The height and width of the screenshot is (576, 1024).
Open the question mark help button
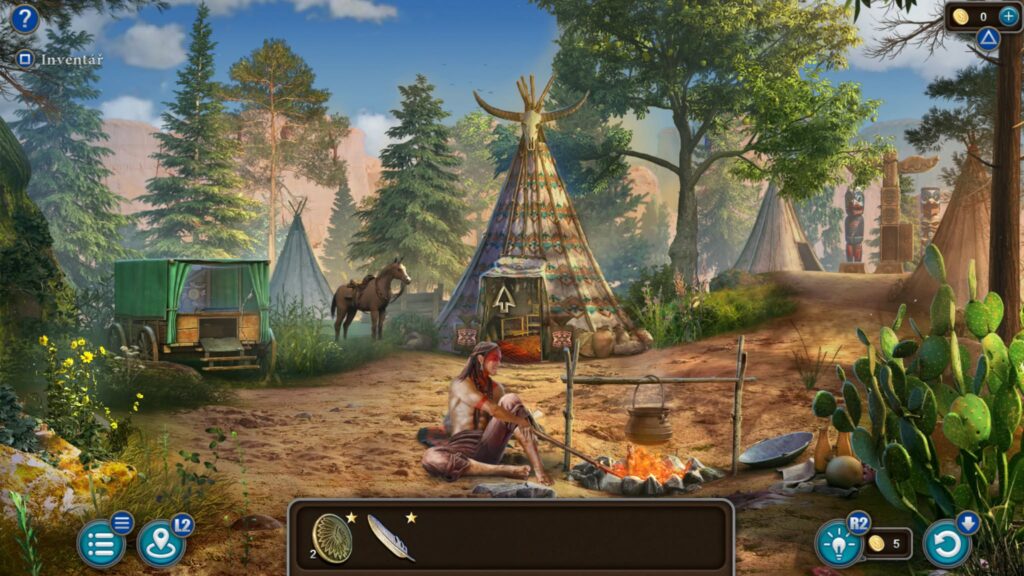25,19
